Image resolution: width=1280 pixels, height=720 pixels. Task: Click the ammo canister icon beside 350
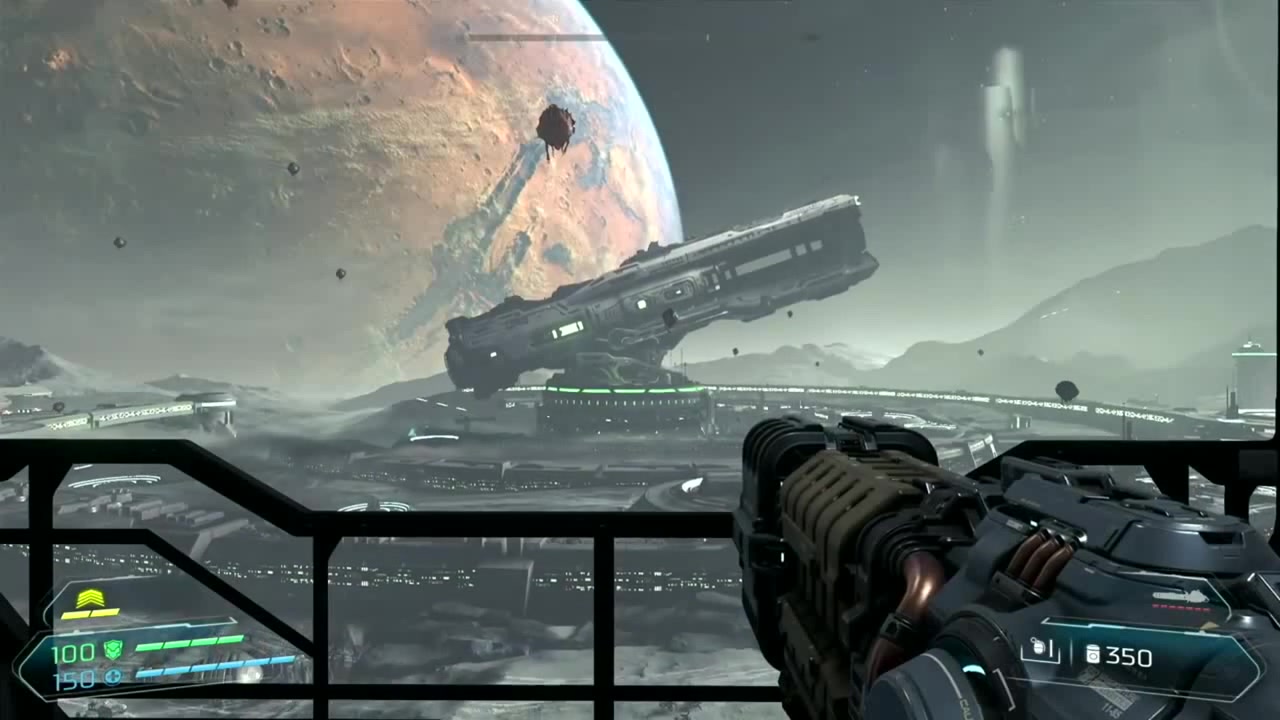pyautogui.click(x=1094, y=655)
